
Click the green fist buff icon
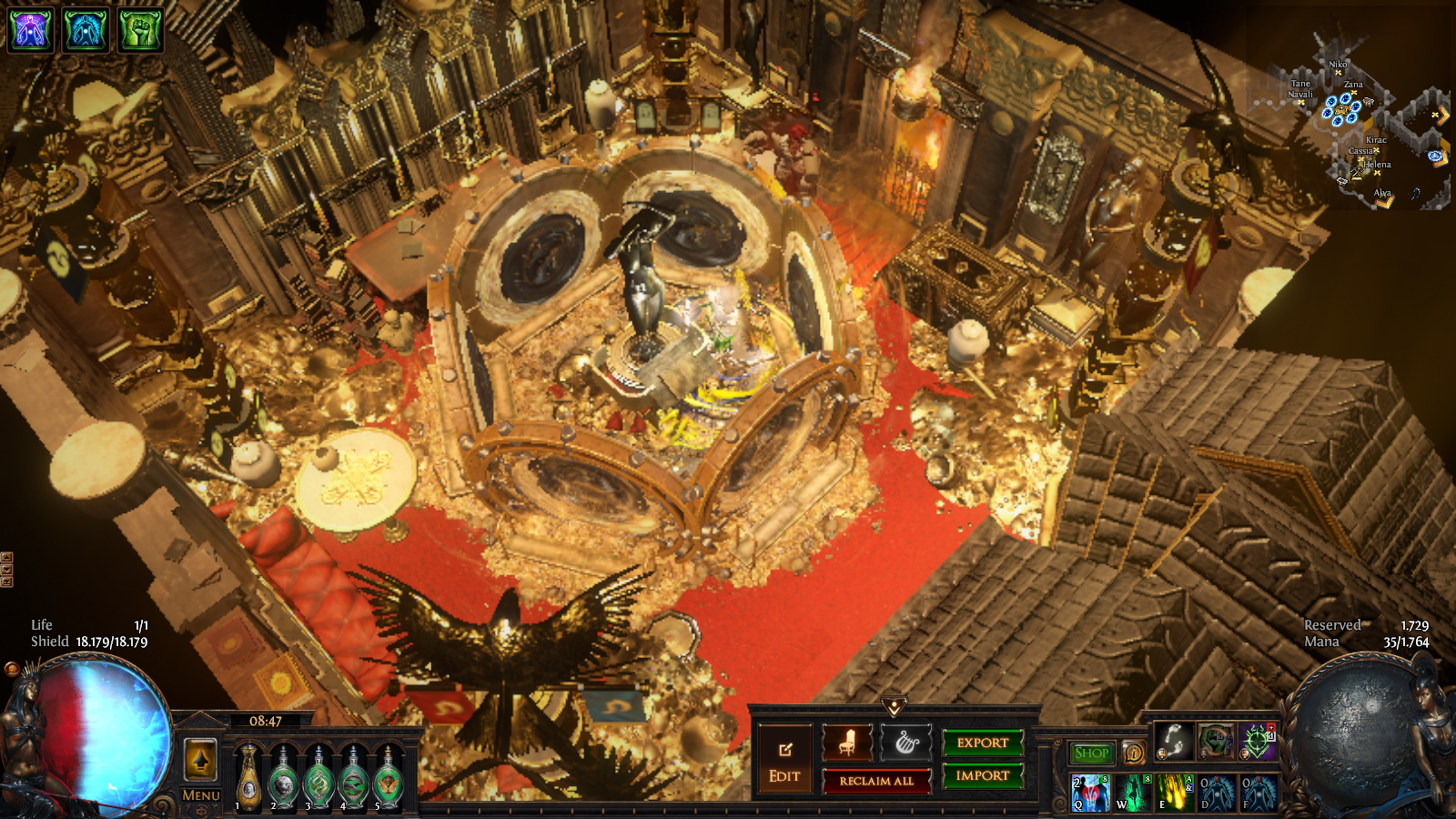pyautogui.click(x=140, y=29)
